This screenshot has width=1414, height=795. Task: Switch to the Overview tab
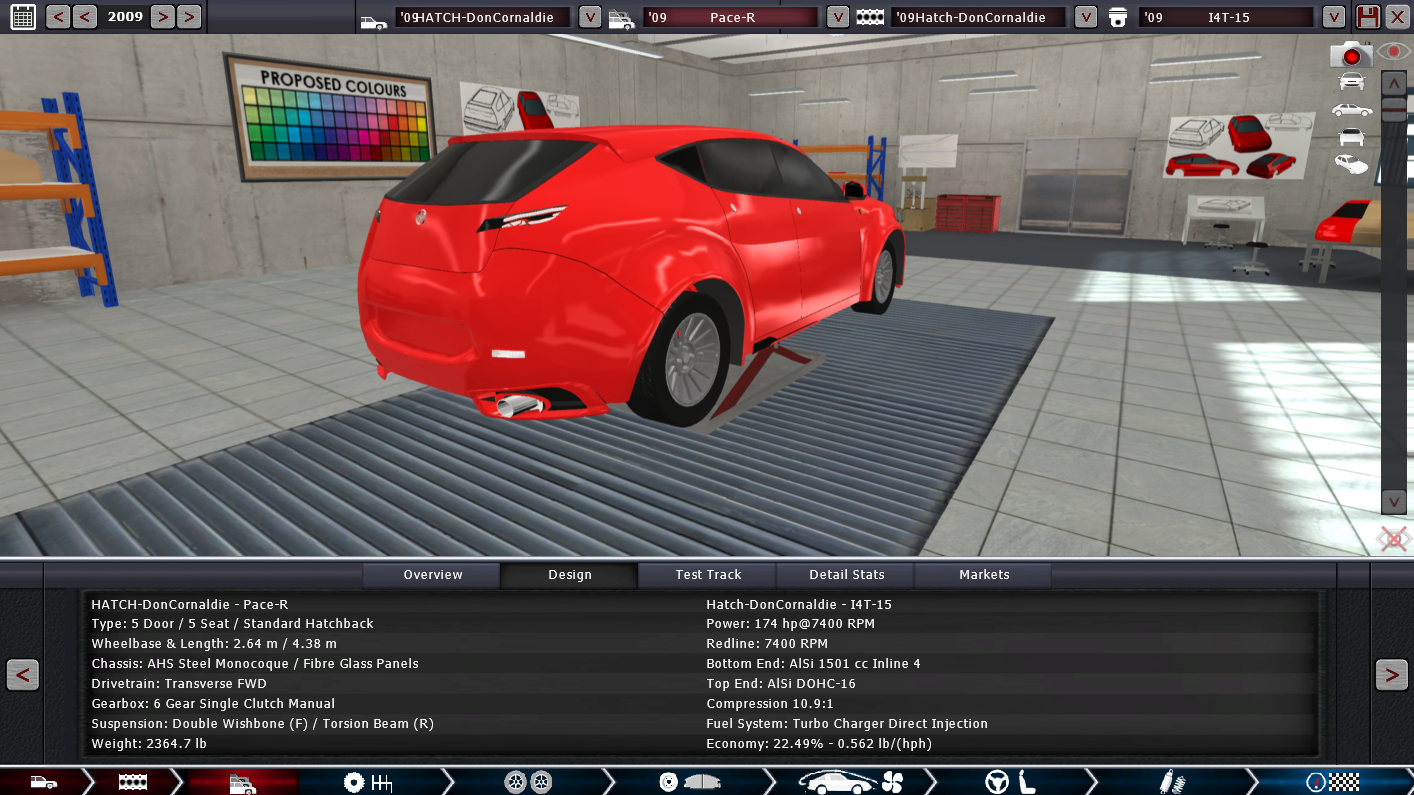click(432, 575)
